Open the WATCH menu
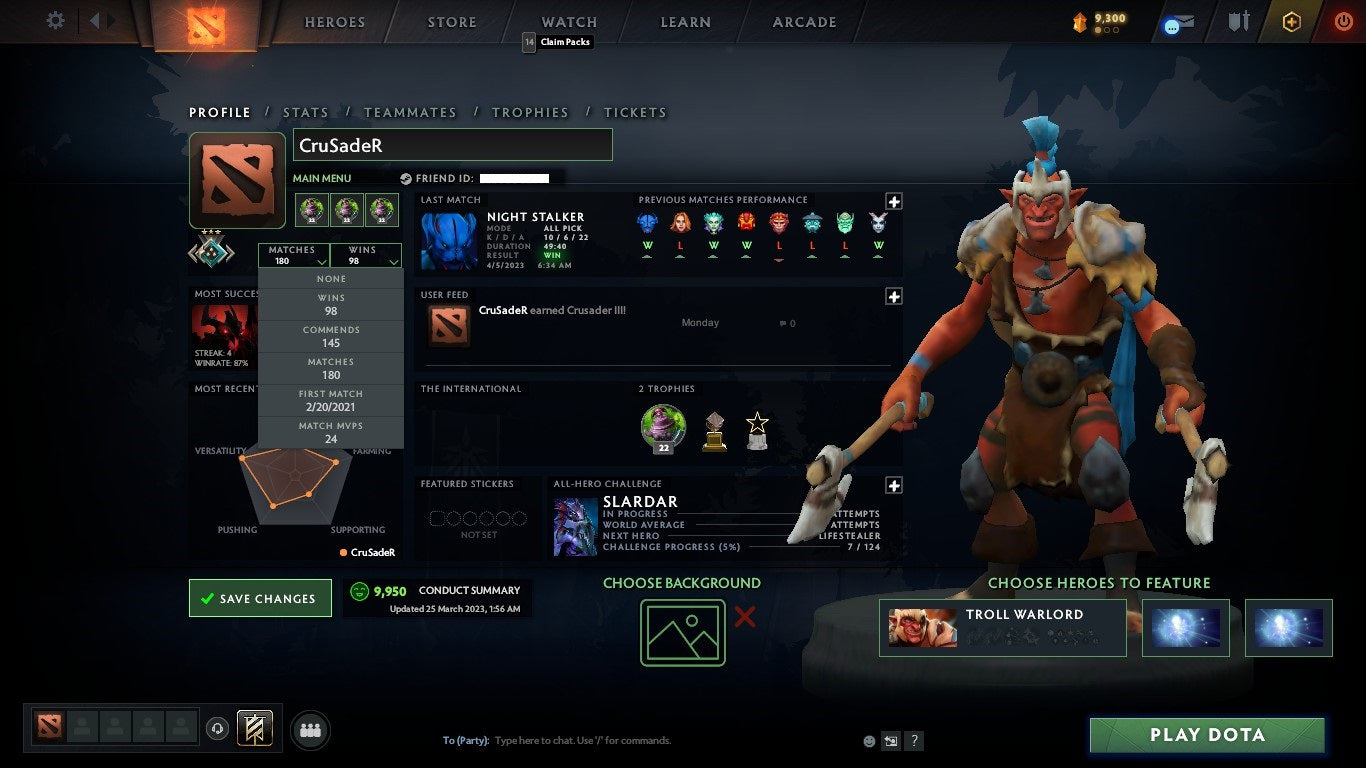Screen dimensions: 1366x768 568,21
